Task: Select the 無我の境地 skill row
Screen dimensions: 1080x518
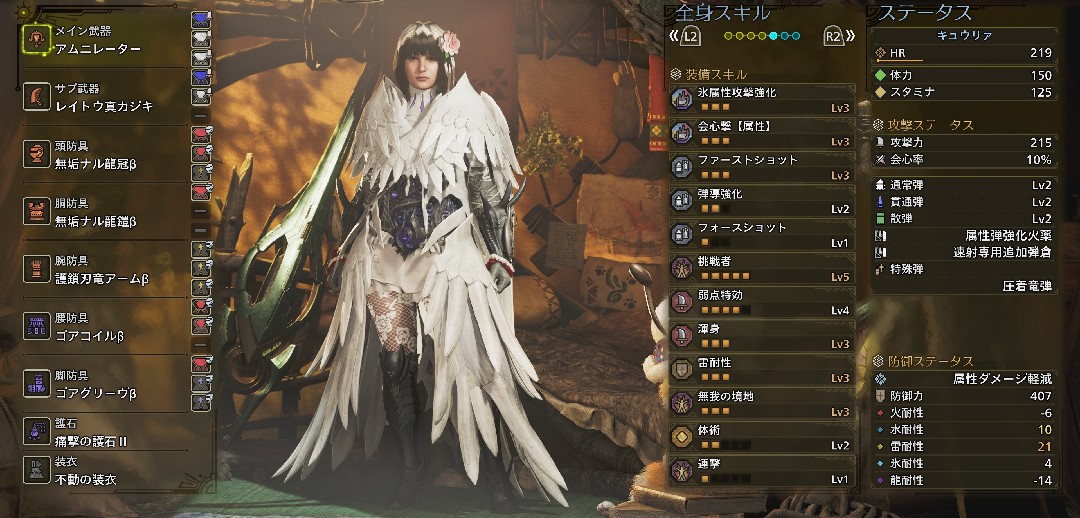Action: (x=762, y=405)
